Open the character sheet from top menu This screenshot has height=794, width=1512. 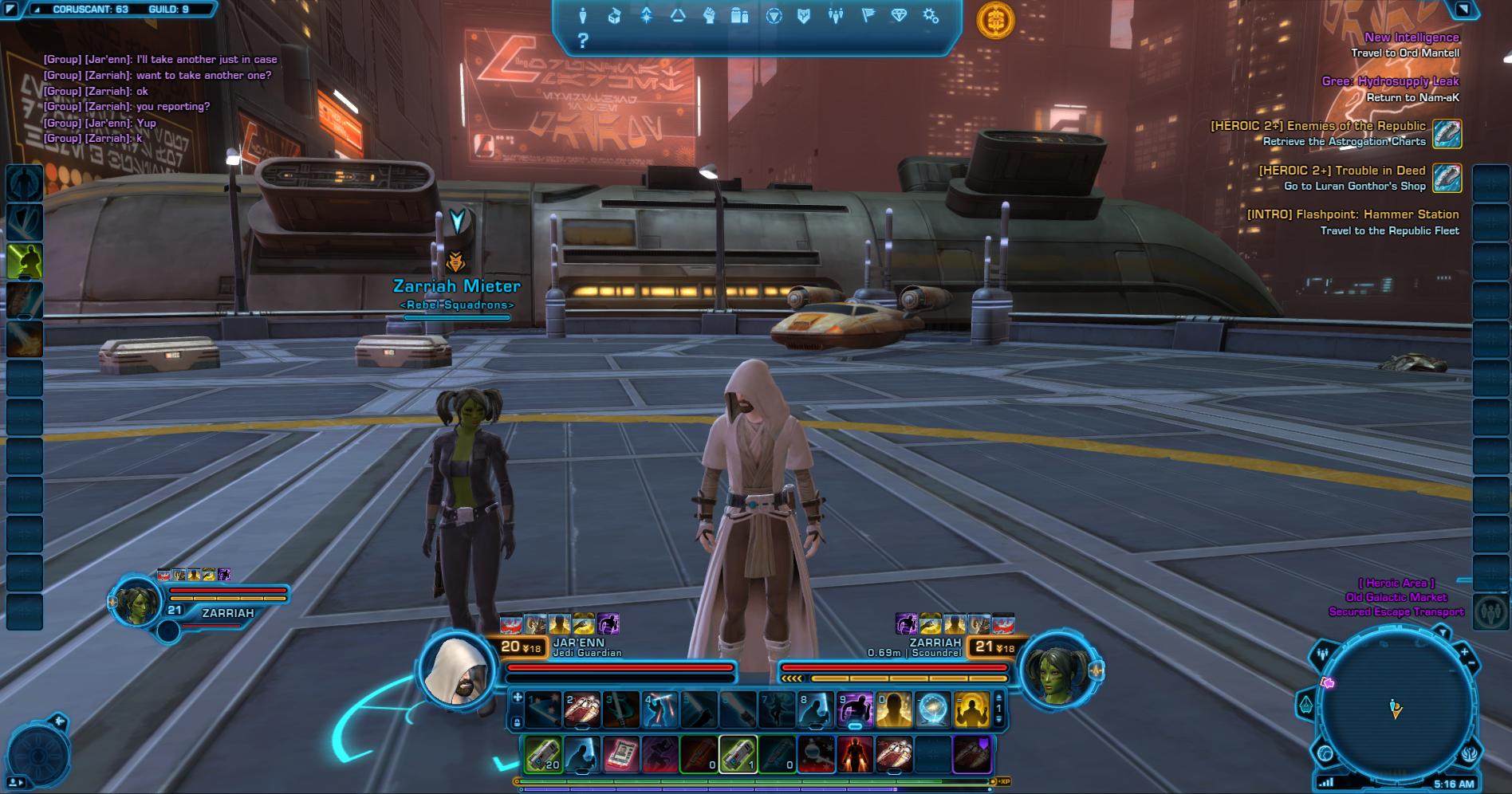click(x=583, y=16)
